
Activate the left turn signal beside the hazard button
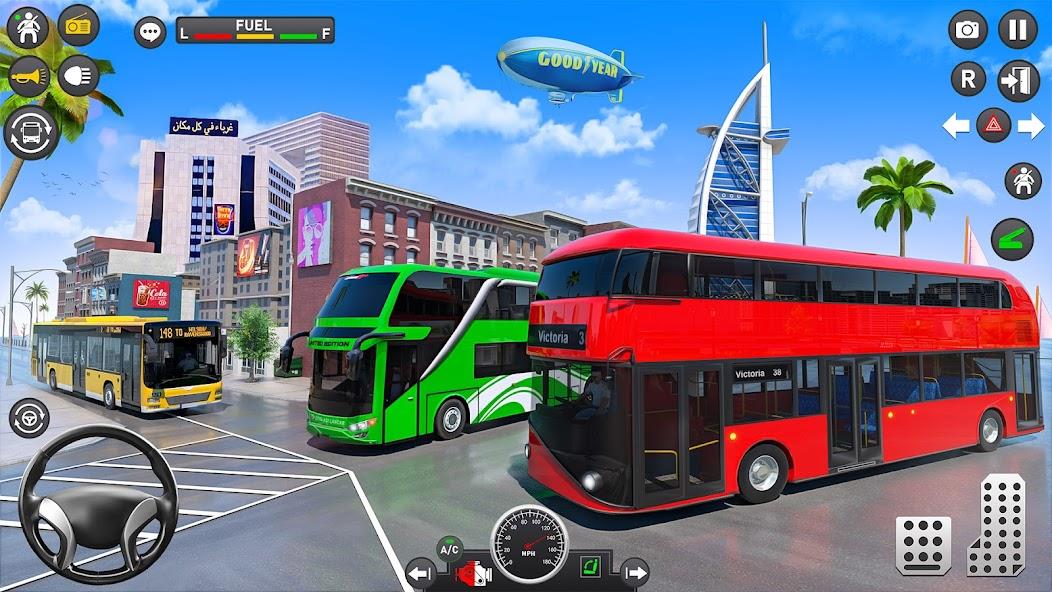(956, 125)
